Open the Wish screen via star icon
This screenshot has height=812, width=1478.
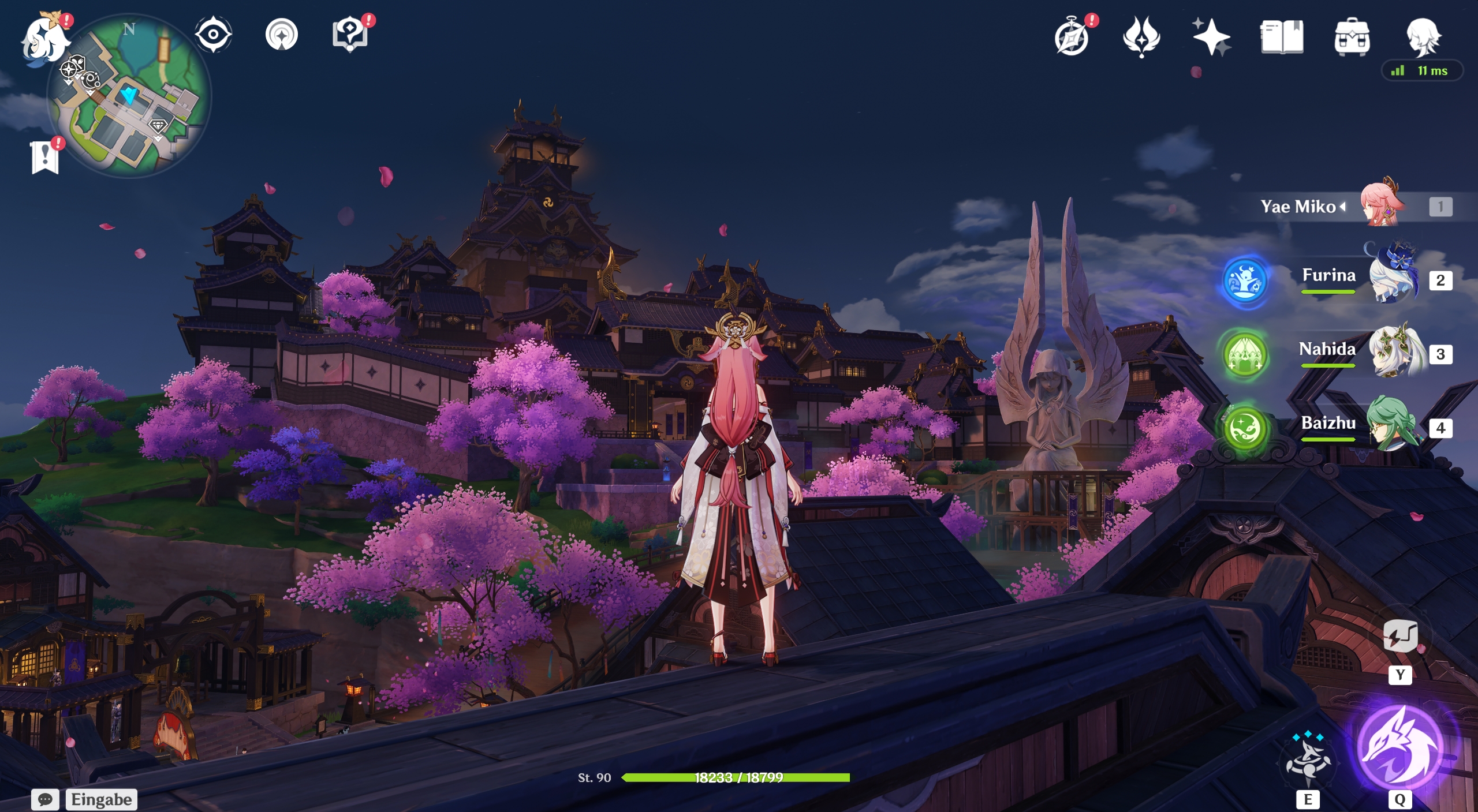pos(1212,36)
